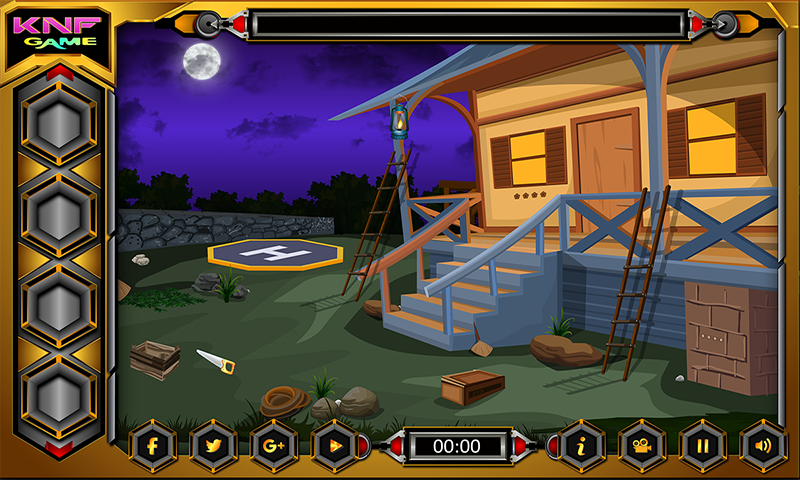Screen dimensions: 800x480
Task: Toggle the sound speaker button
Action: pos(762,446)
